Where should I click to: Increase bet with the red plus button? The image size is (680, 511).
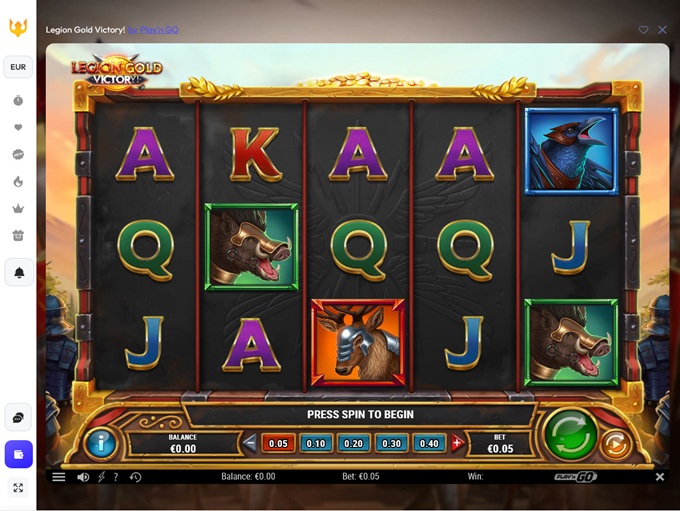pyautogui.click(x=457, y=443)
